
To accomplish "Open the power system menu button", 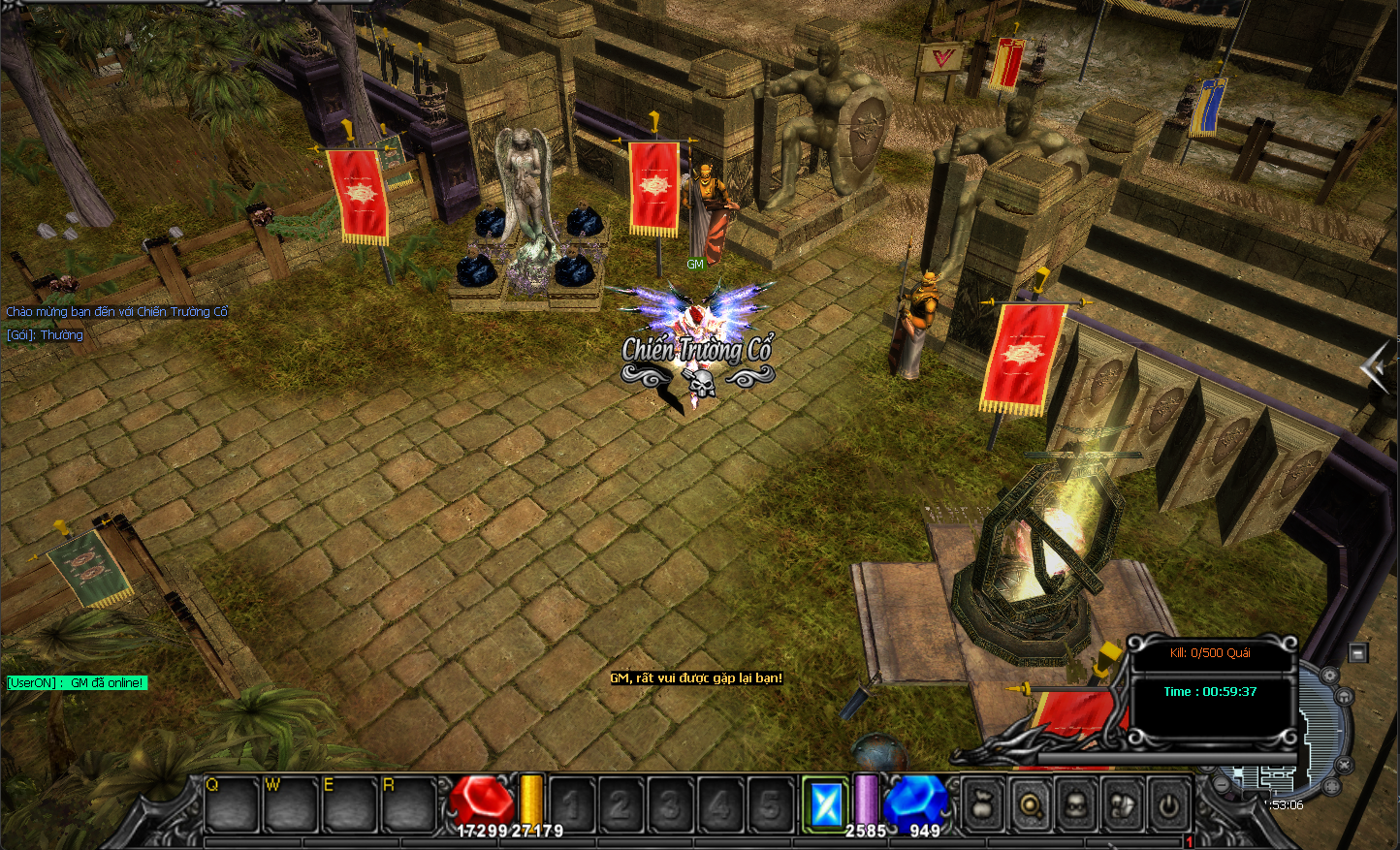I will (1169, 804).
